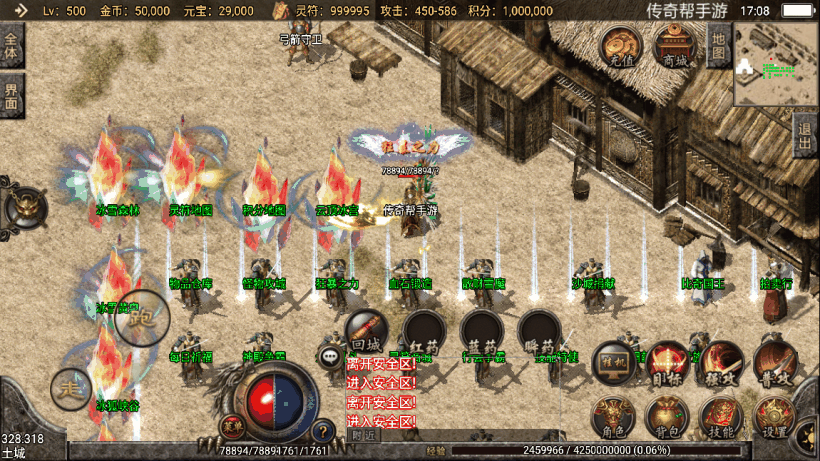Activate the 普攻 normal attack button
Image resolution: width=820 pixels, height=461 pixels.
click(x=774, y=362)
